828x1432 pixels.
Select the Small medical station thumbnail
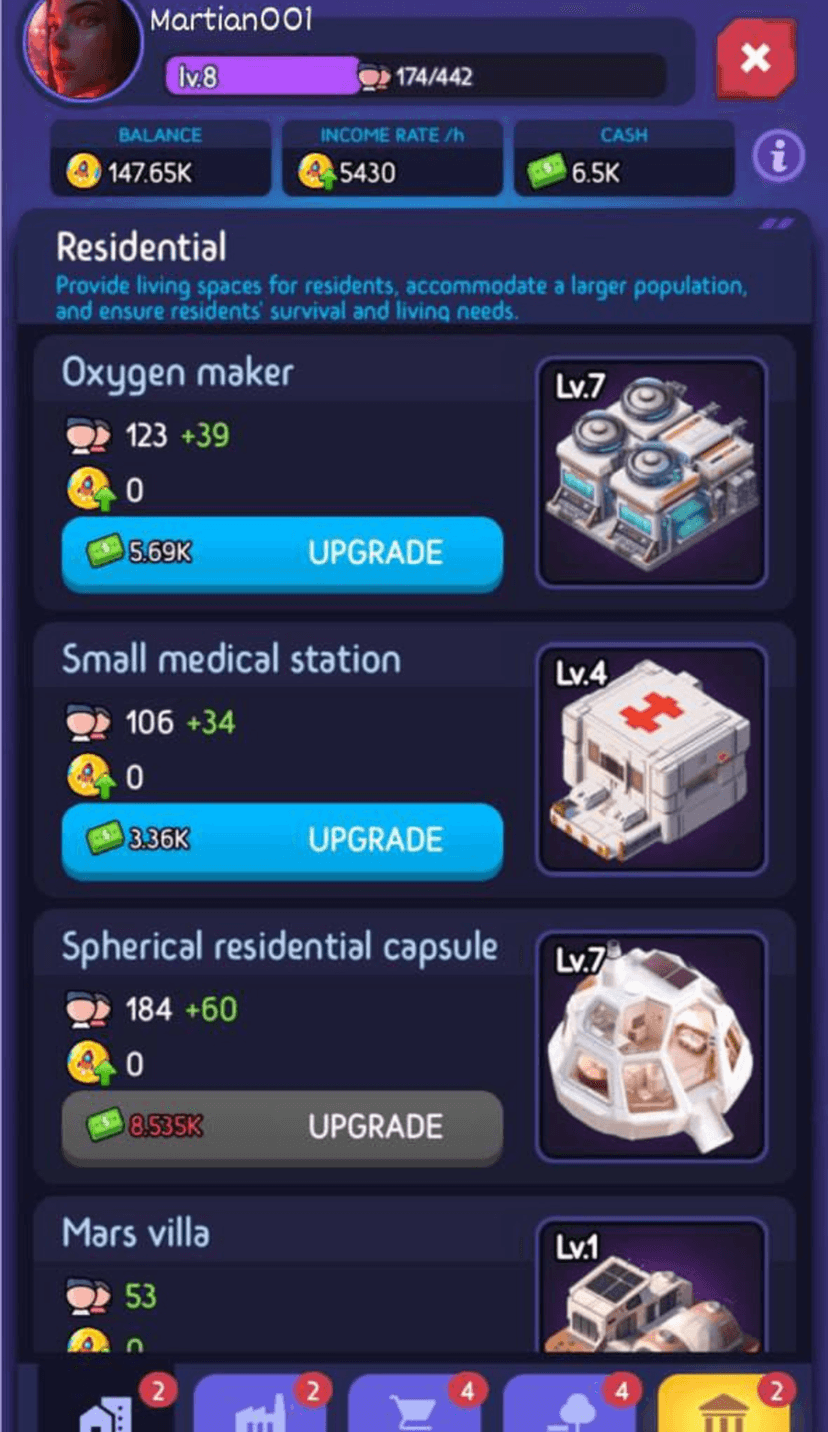[x=651, y=758]
